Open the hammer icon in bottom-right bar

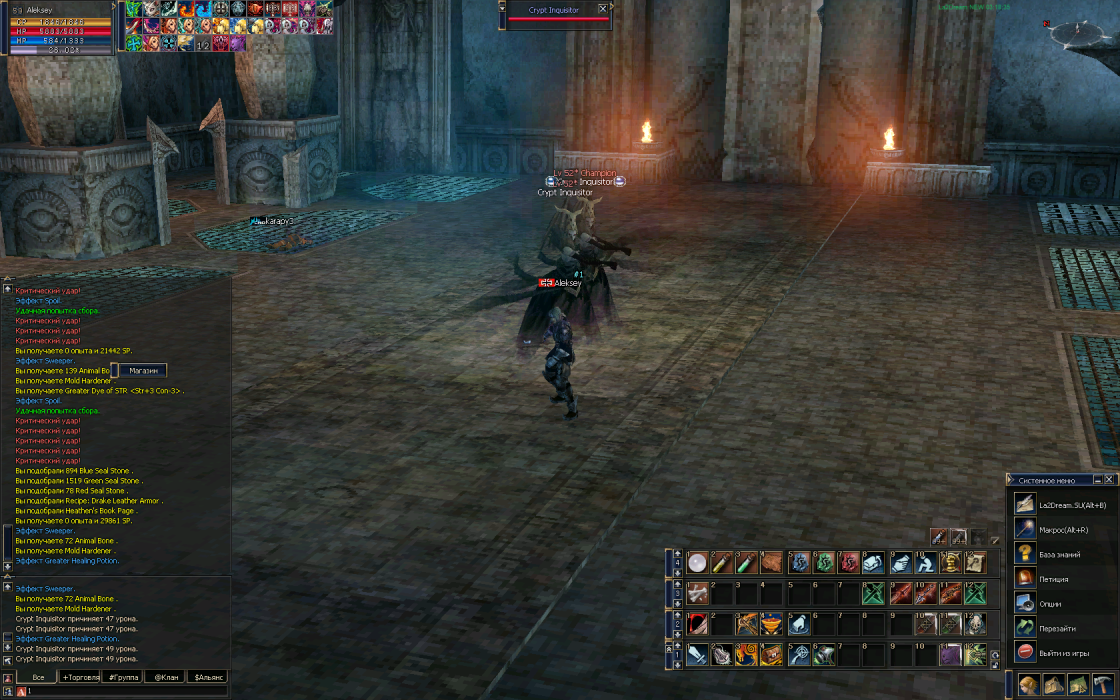pyautogui.click(x=1102, y=685)
